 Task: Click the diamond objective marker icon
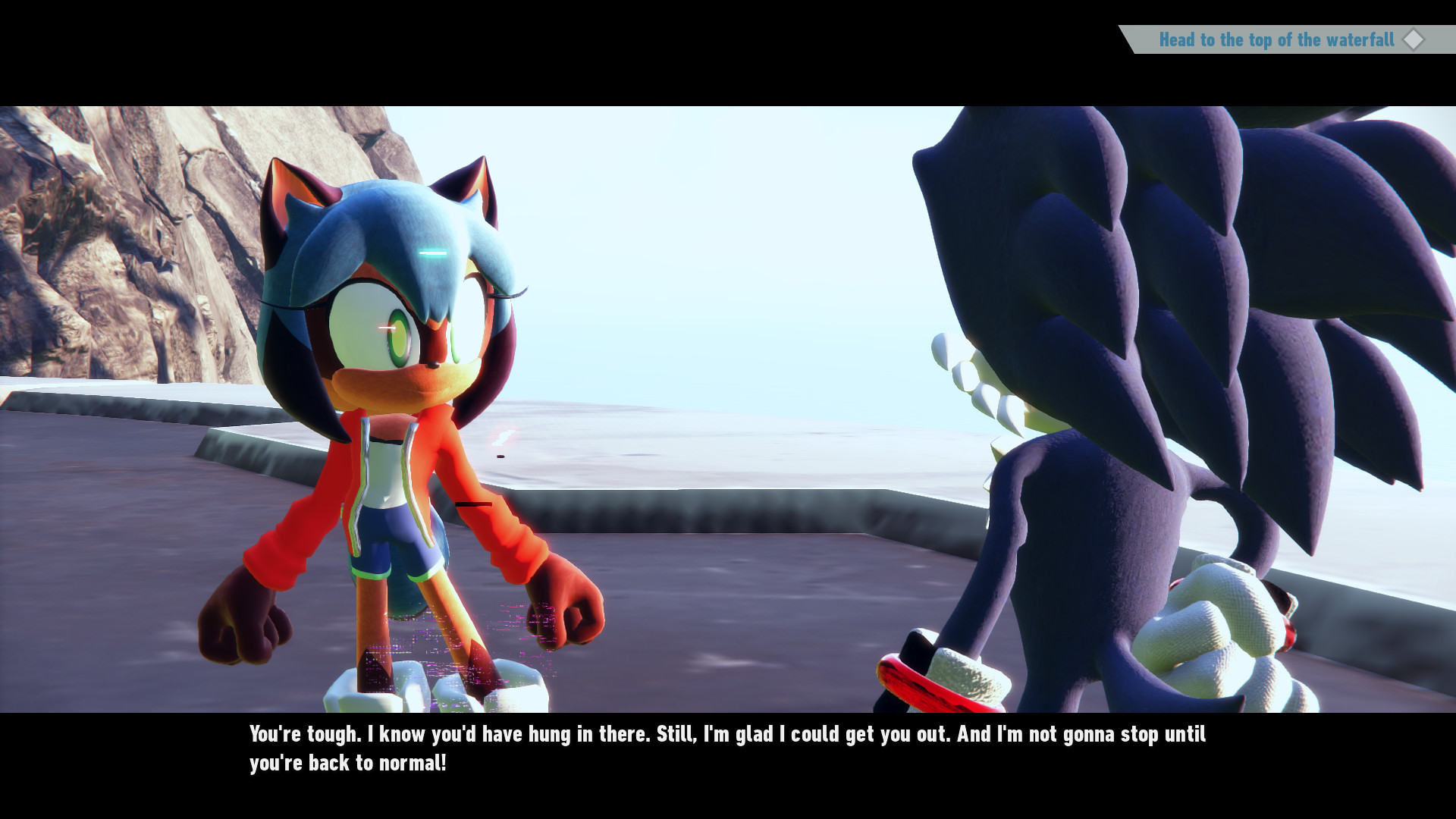pos(1414,40)
